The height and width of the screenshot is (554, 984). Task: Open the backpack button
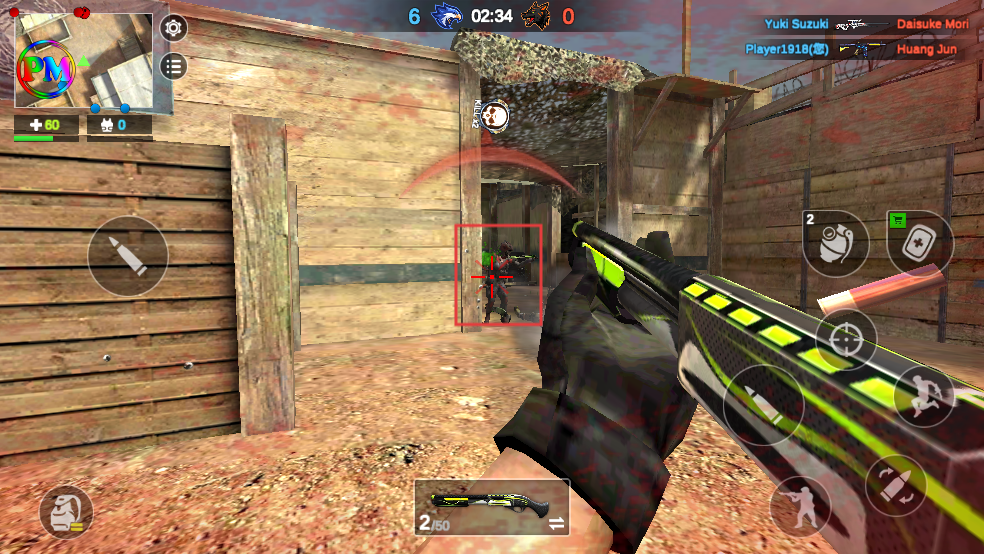click(x=65, y=514)
